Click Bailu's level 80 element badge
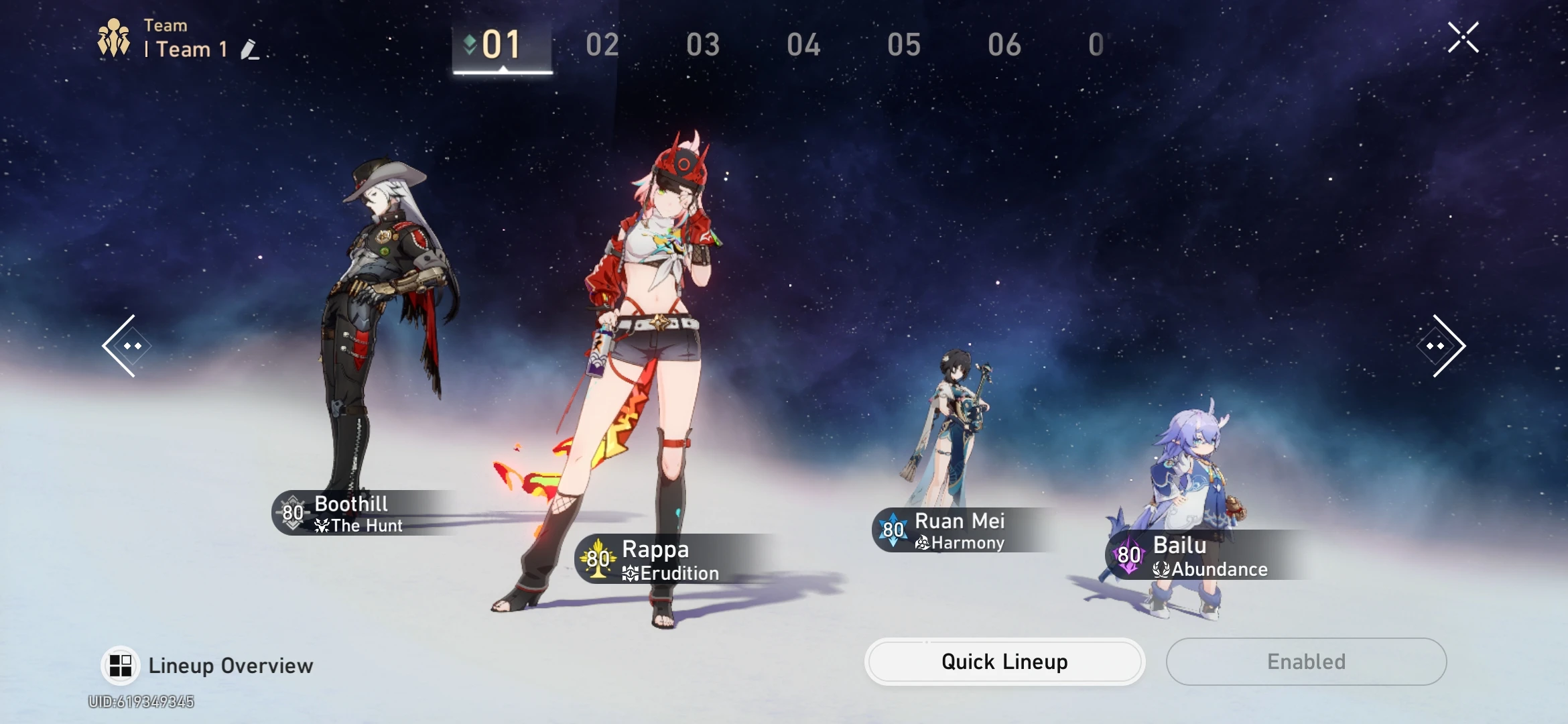This screenshot has width=1568, height=724. click(x=1127, y=555)
